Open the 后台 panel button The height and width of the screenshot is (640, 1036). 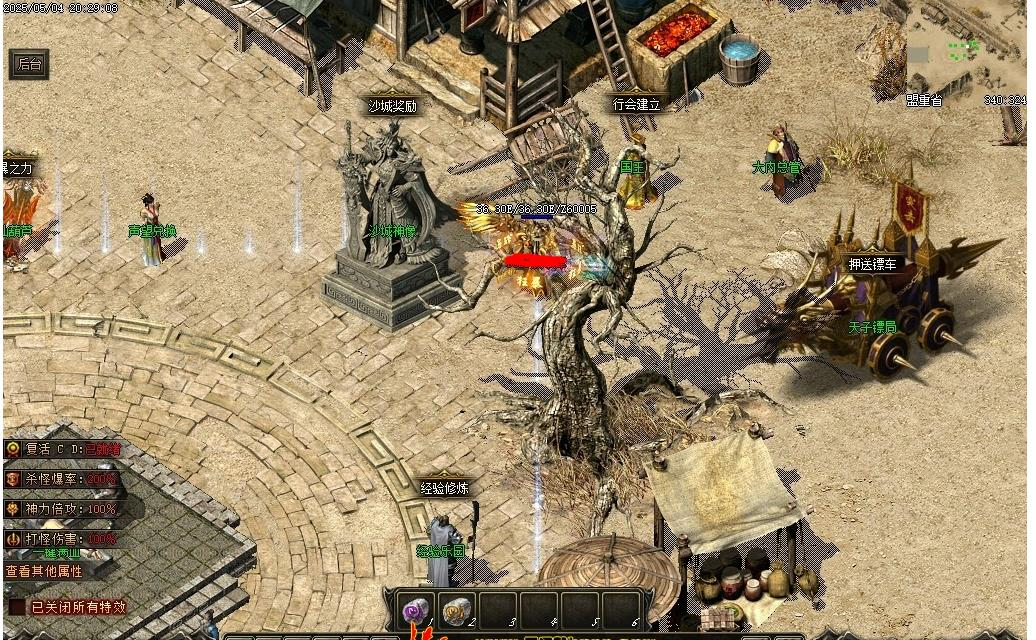click(x=28, y=64)
